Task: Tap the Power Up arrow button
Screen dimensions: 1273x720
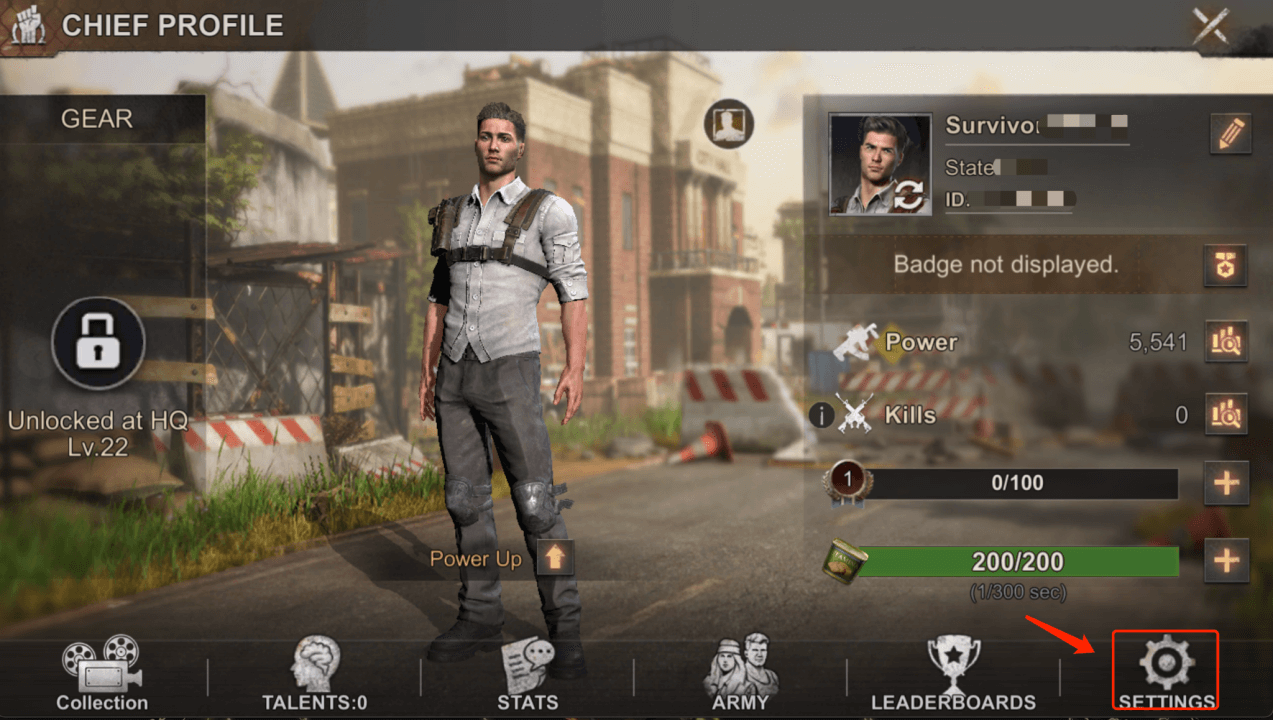Action: click(x=555, y=558)
